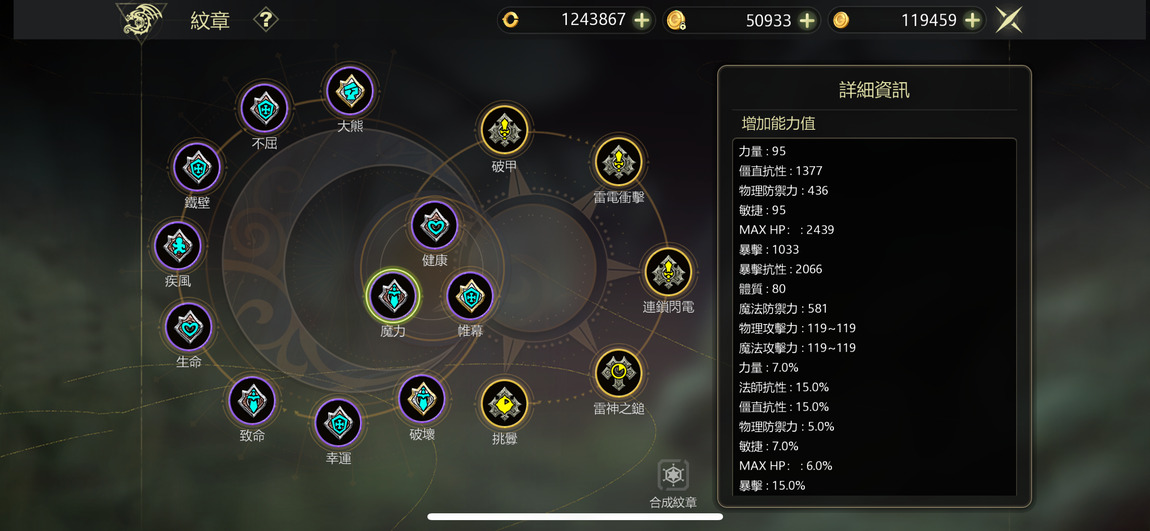The height and width of the screenshot is (531, 1150).
Task: Pick the 生命 heart emblem
Action: click(x=189, y=327)
